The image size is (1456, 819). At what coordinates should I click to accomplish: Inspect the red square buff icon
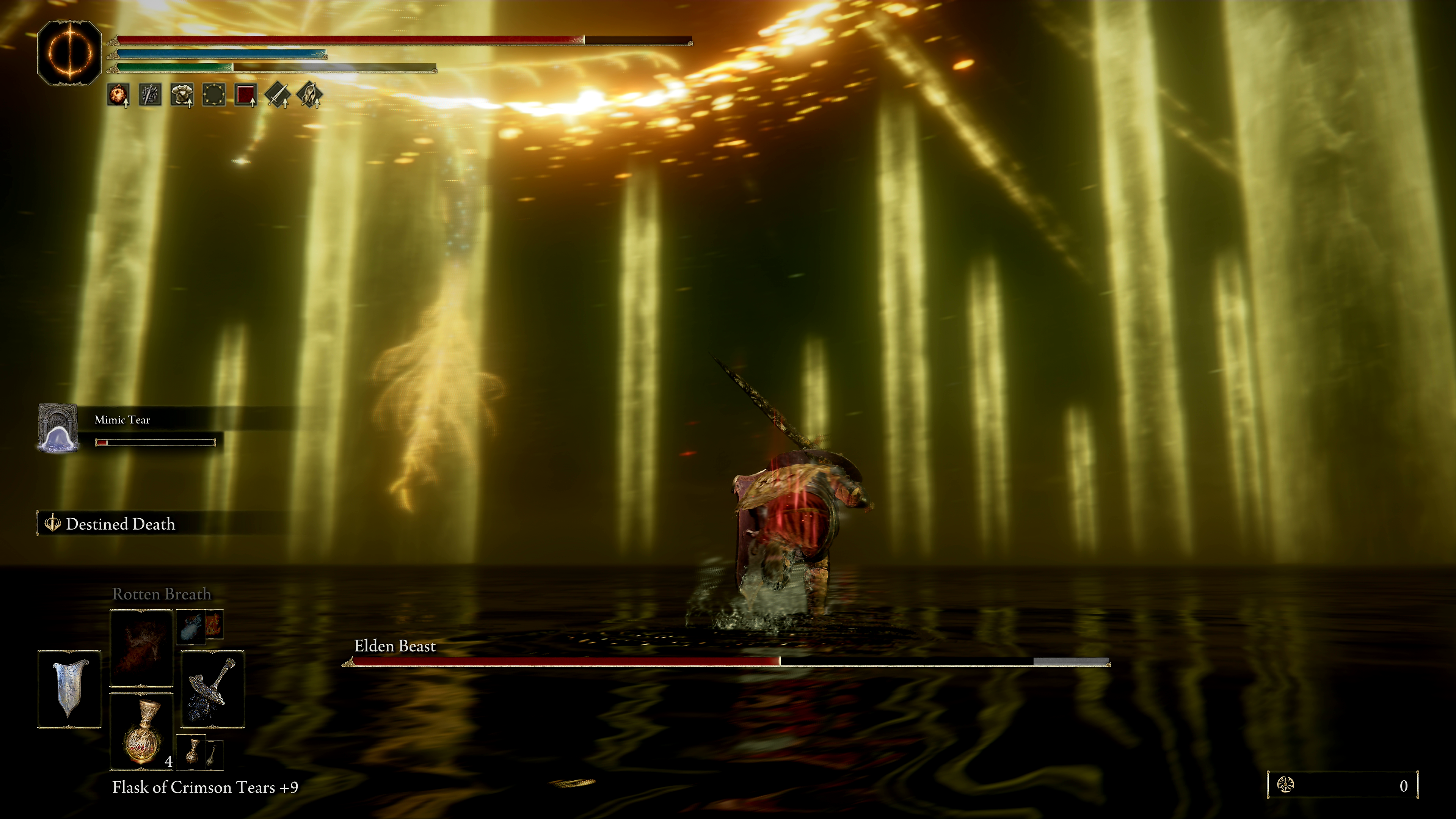[246, 94]
